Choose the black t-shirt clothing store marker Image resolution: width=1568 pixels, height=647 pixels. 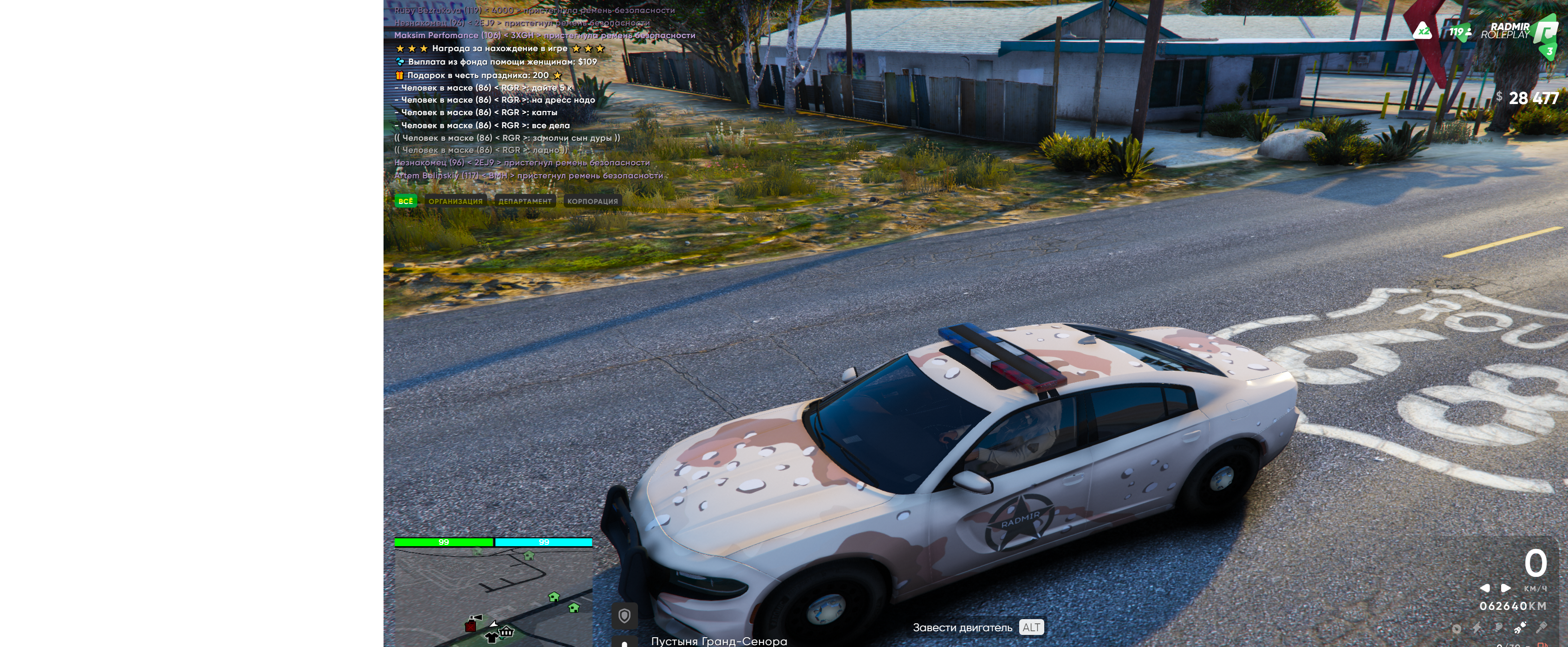tap(491, 637)
